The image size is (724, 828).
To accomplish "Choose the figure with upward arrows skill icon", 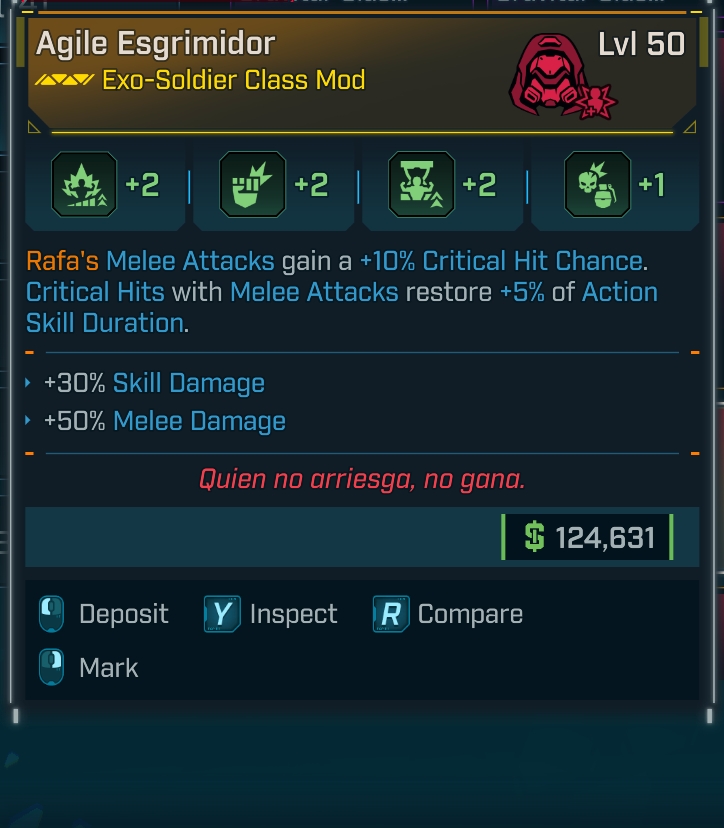I will [x=420, y=185].
